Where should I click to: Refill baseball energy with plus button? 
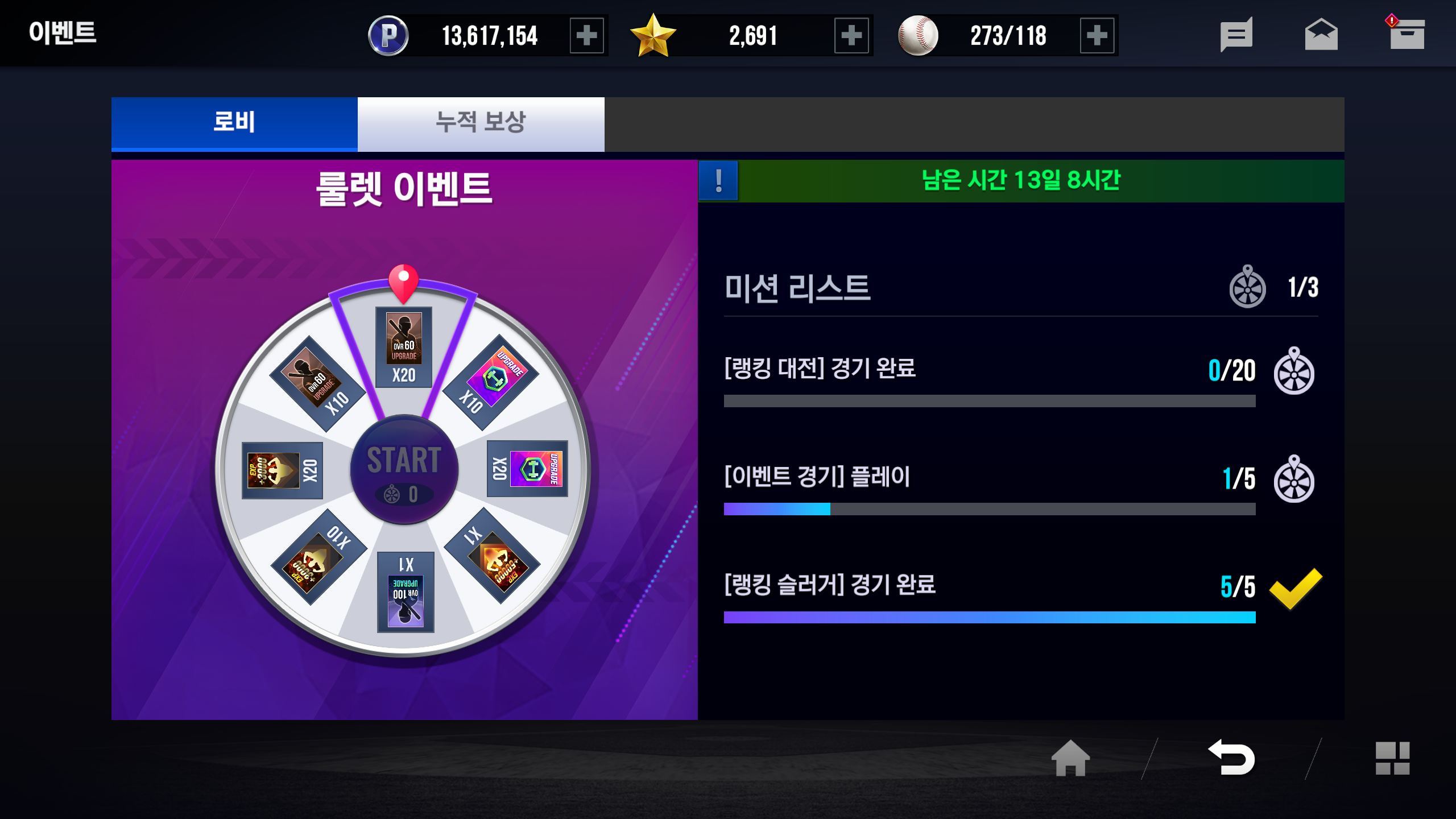tap(1097, 36)
